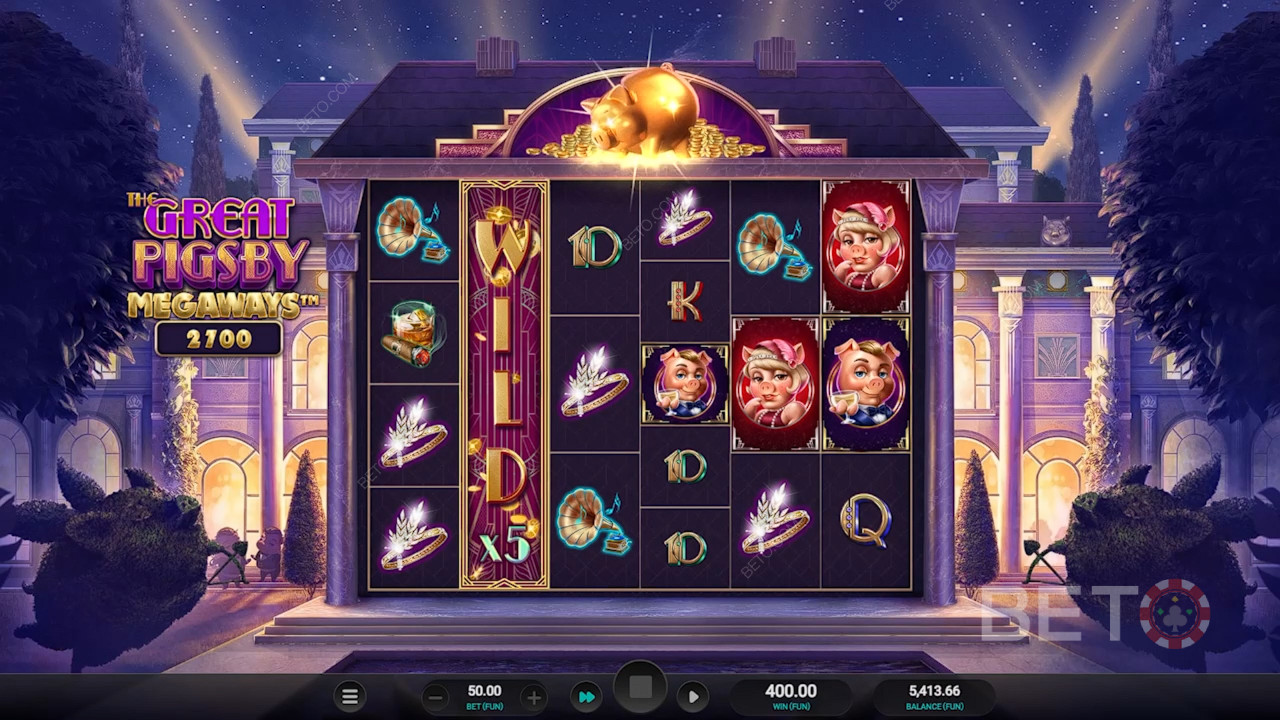Start autoplay with the play arrow button
Image resolution: width=1280 pixels, height=720 pixels.
[692, 697]
